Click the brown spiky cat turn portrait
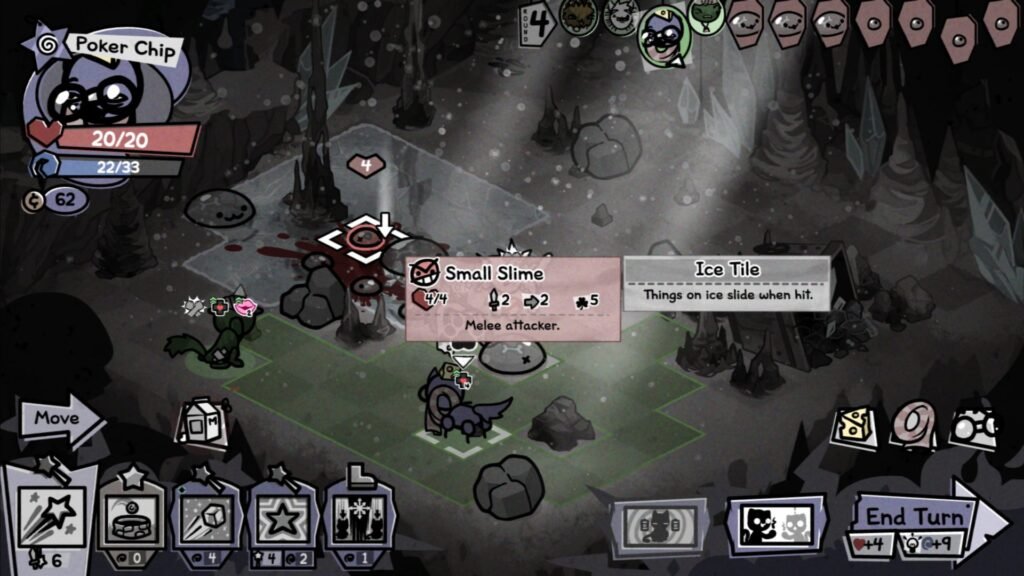 pyautogui.click(x=580, y=18)
